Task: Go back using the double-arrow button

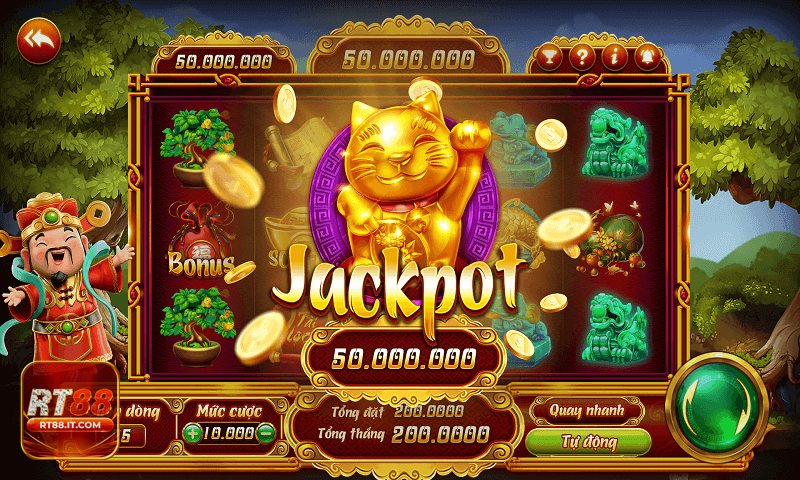Action: tap(39, 40)
